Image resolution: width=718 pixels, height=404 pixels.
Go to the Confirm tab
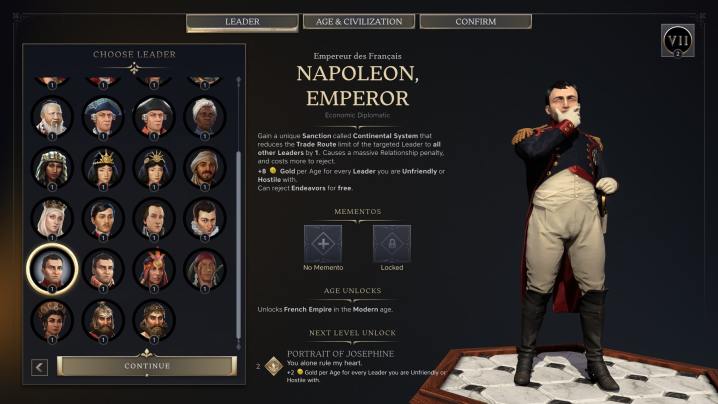(474, 21)
